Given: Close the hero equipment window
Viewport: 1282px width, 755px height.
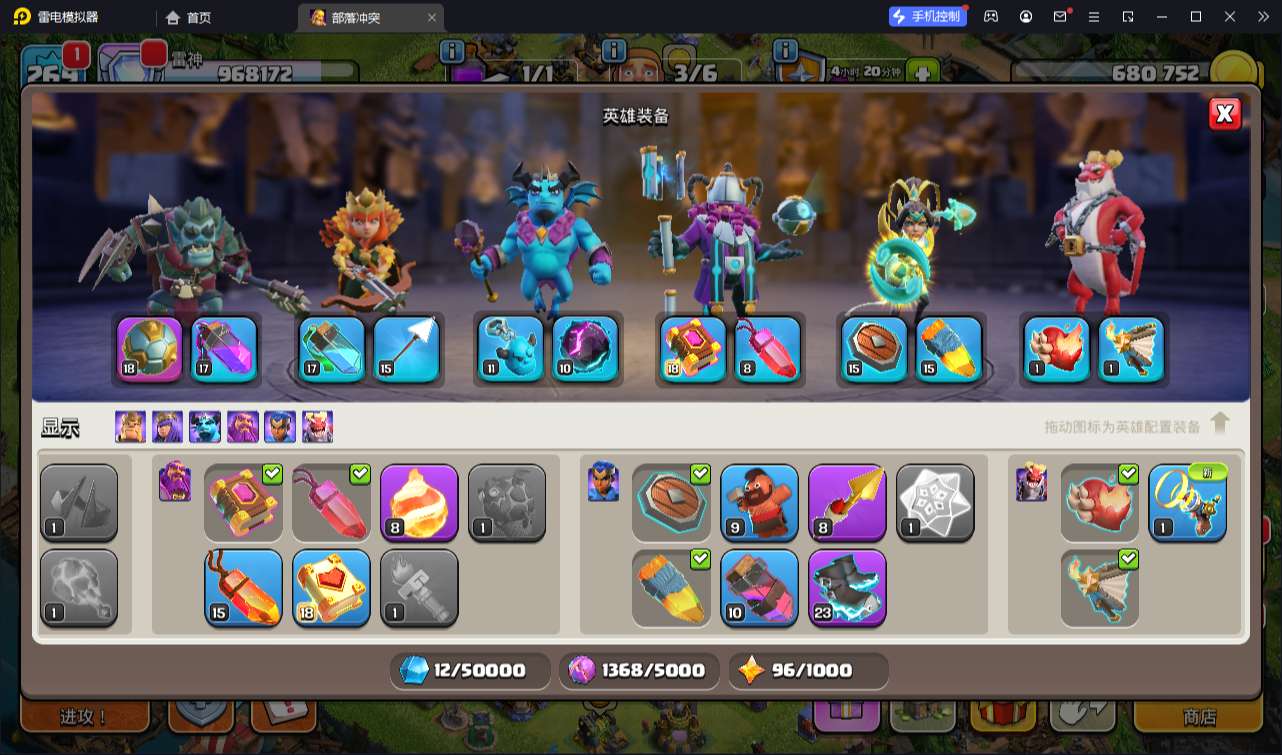Looking at the screenshot, I should point(1224,114).
